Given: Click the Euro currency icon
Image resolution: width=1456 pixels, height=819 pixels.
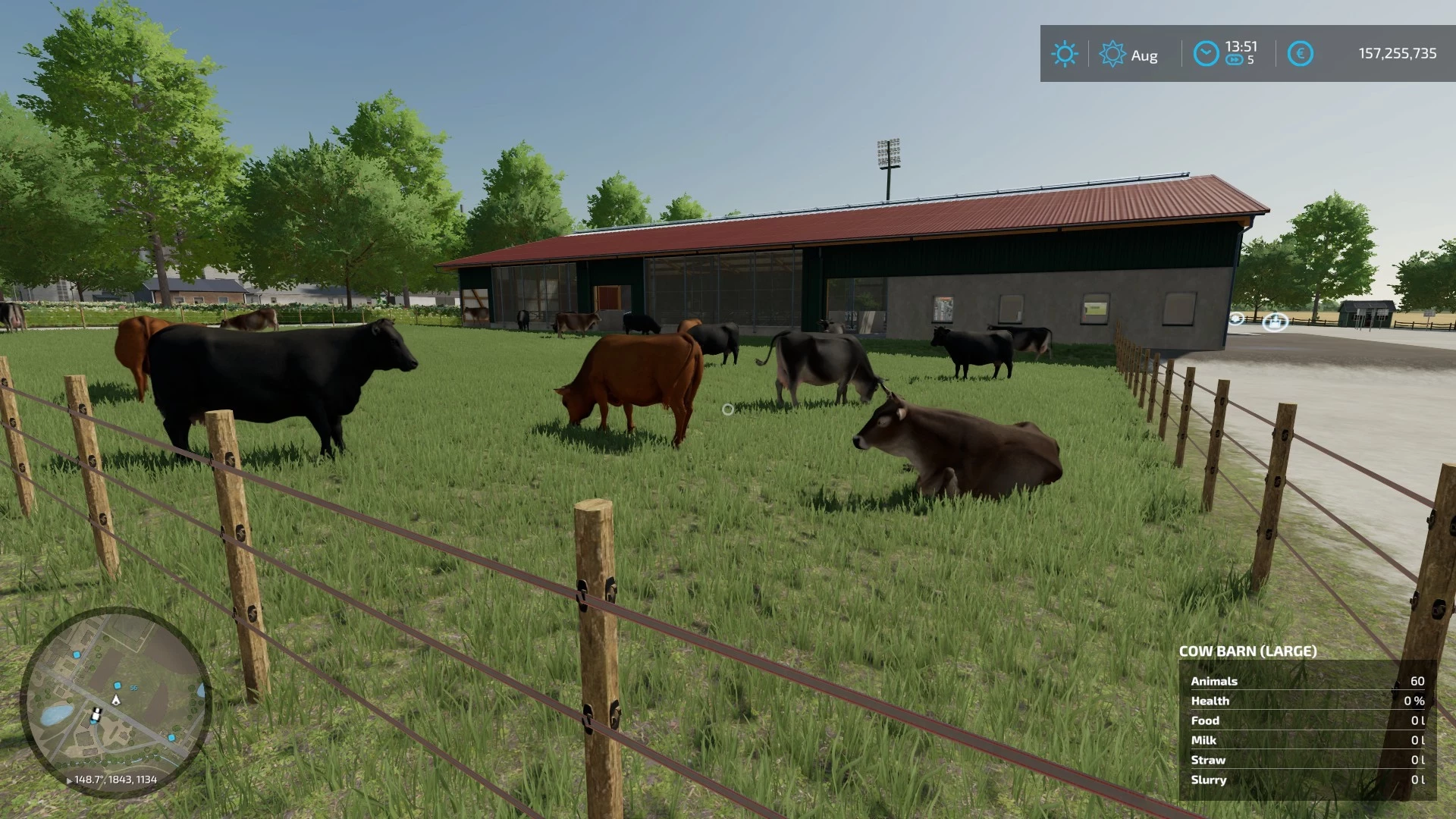Looking at the screenshot, I should [1301, 54].
